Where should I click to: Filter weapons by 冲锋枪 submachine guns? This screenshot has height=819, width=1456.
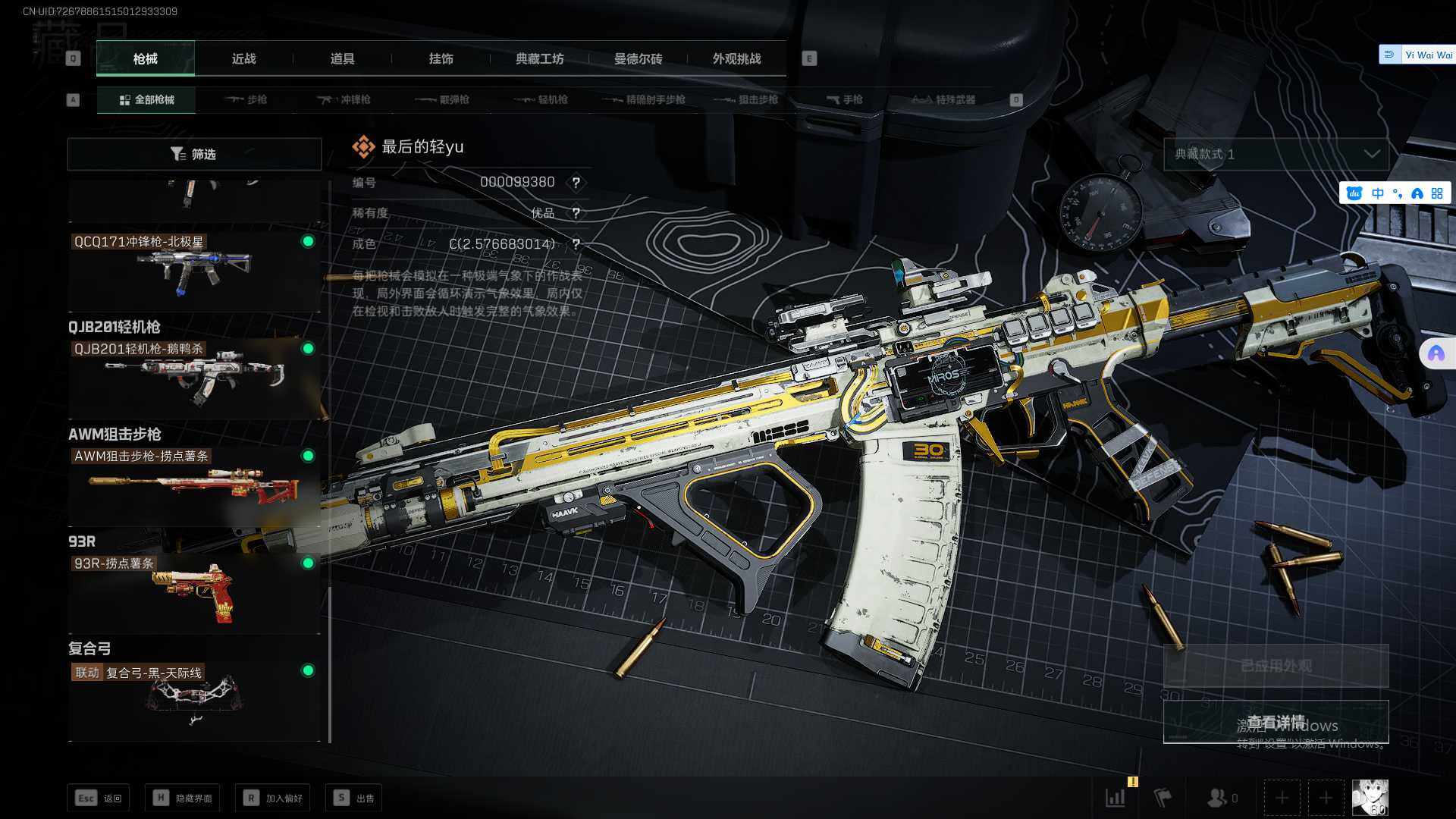pos(344,99)
